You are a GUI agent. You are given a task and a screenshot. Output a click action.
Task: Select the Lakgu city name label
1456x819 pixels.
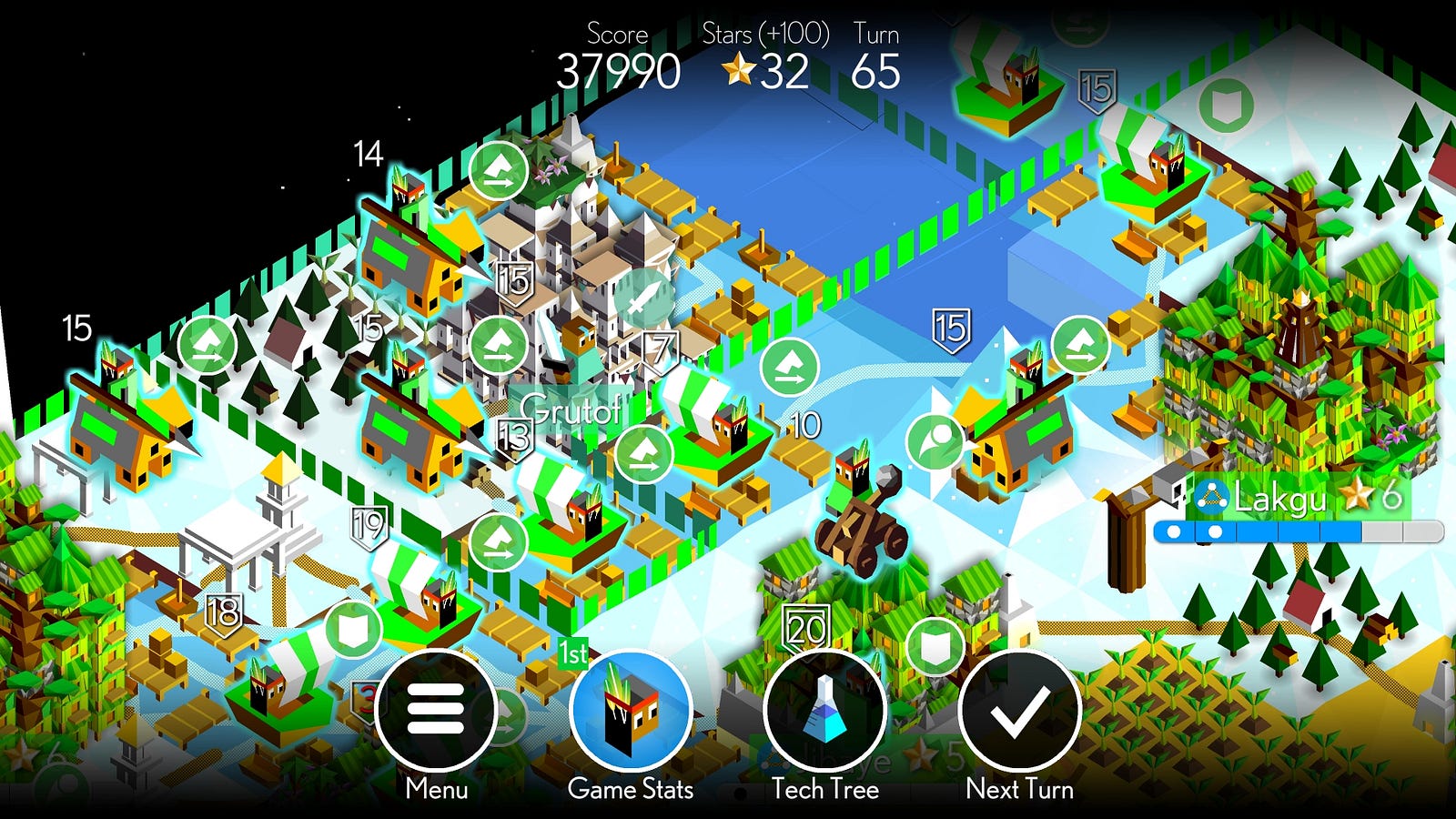pos(1279,498)
